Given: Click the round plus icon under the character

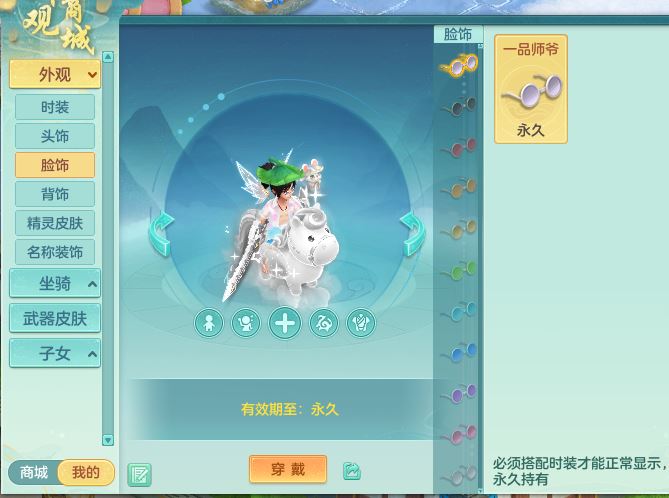Looking at the screenshot, I should 285,323.
